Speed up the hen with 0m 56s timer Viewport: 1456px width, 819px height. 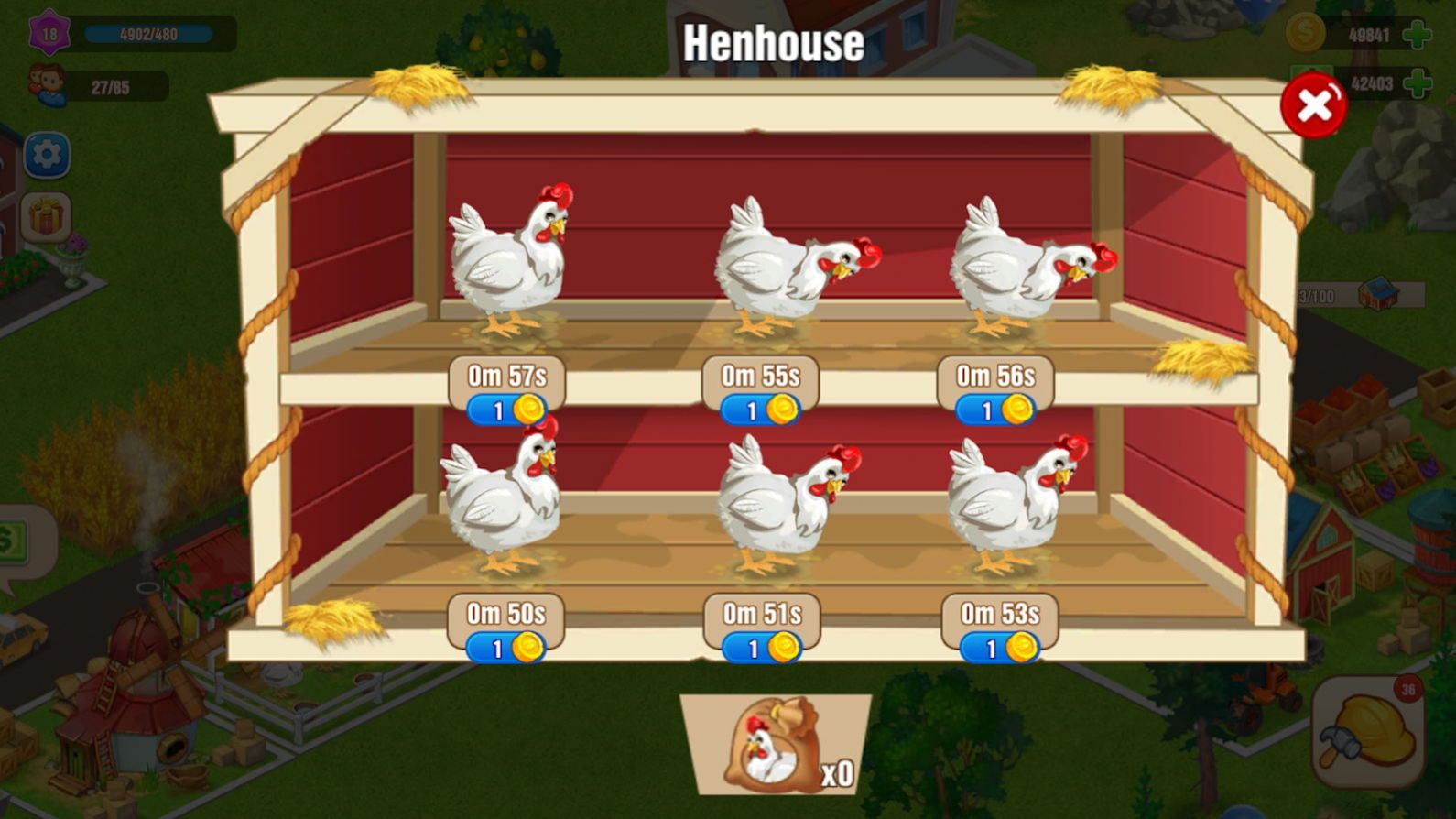pos(995,409)
